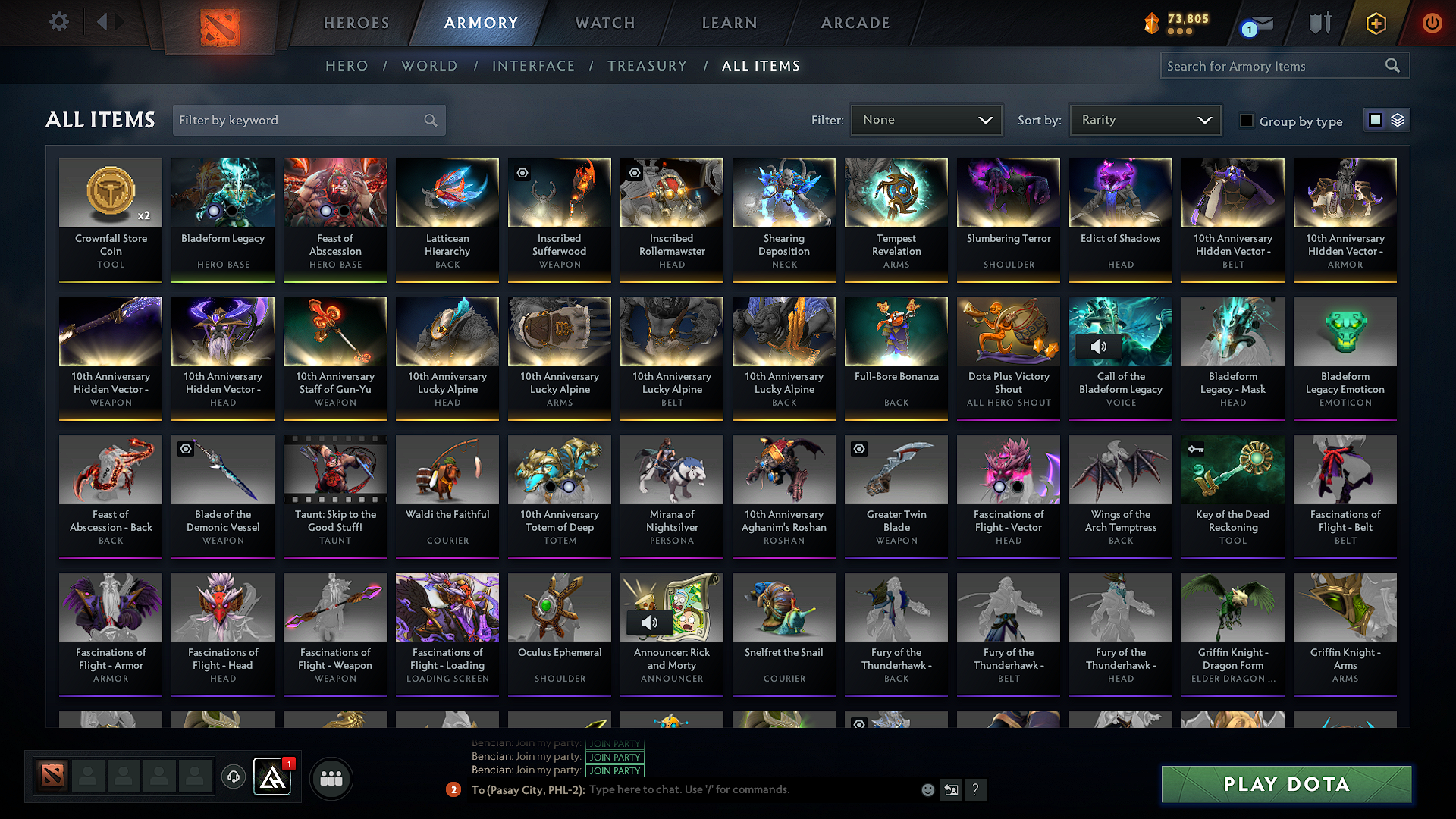Click the orange power icon
Viewport: 1456px width, 819px height.
(x=1432, y=22)
